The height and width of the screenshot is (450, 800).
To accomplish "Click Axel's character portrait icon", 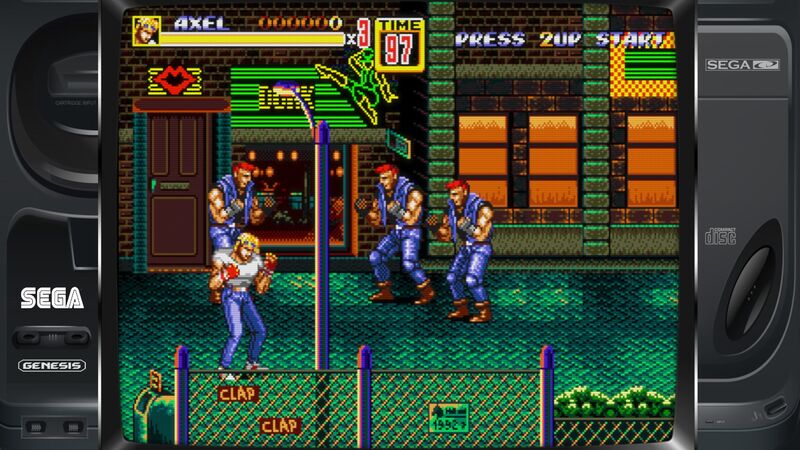I will coord(146,31).
